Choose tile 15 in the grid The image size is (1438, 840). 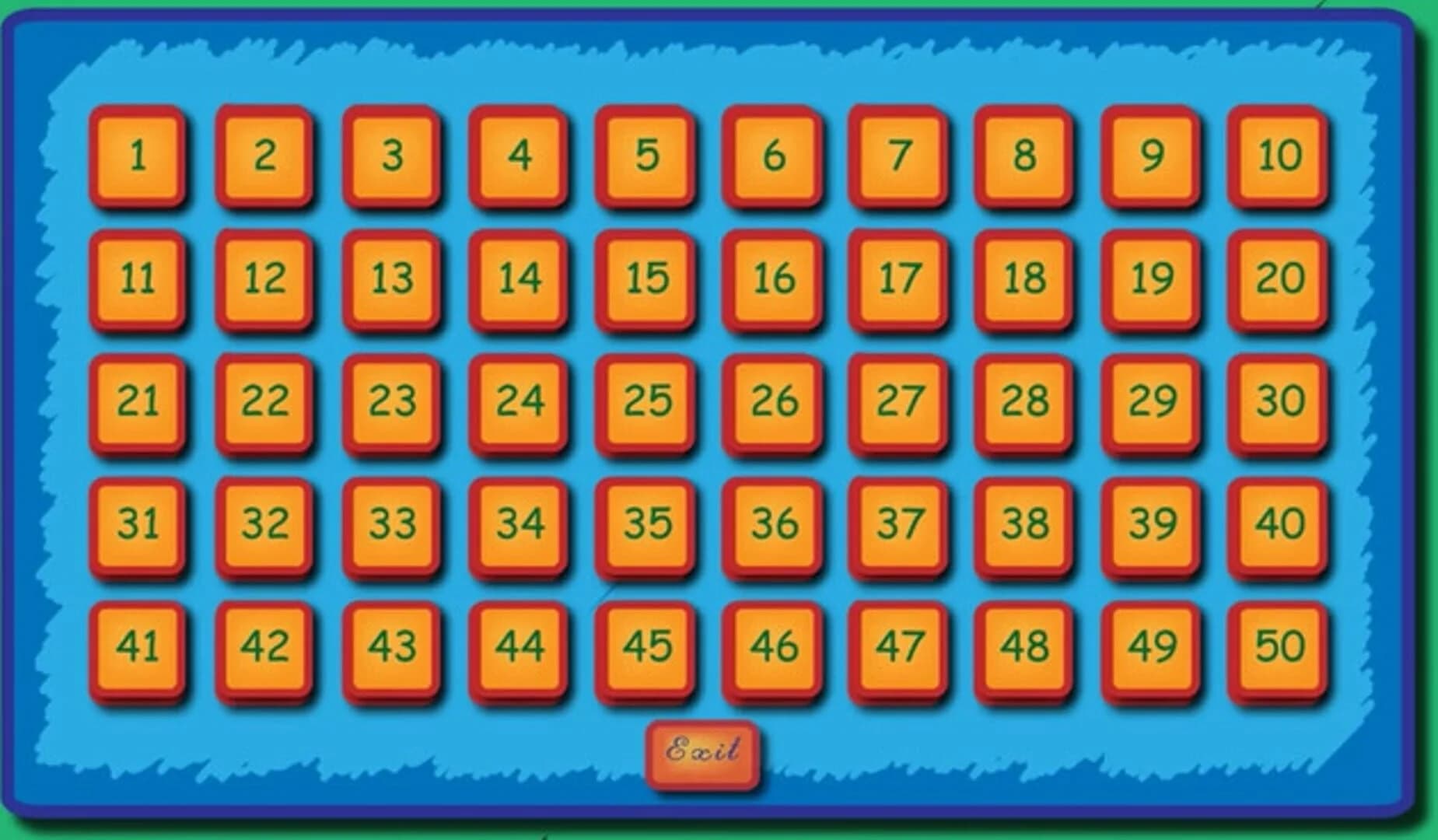[x=645, y=278]
